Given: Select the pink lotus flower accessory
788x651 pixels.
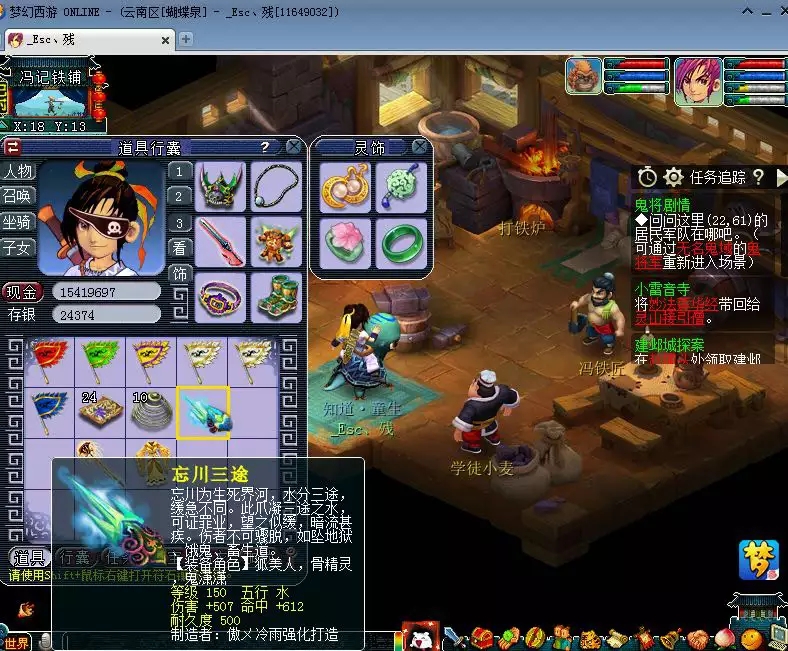Looking at the screenshot, I should [x=345, y=243].
